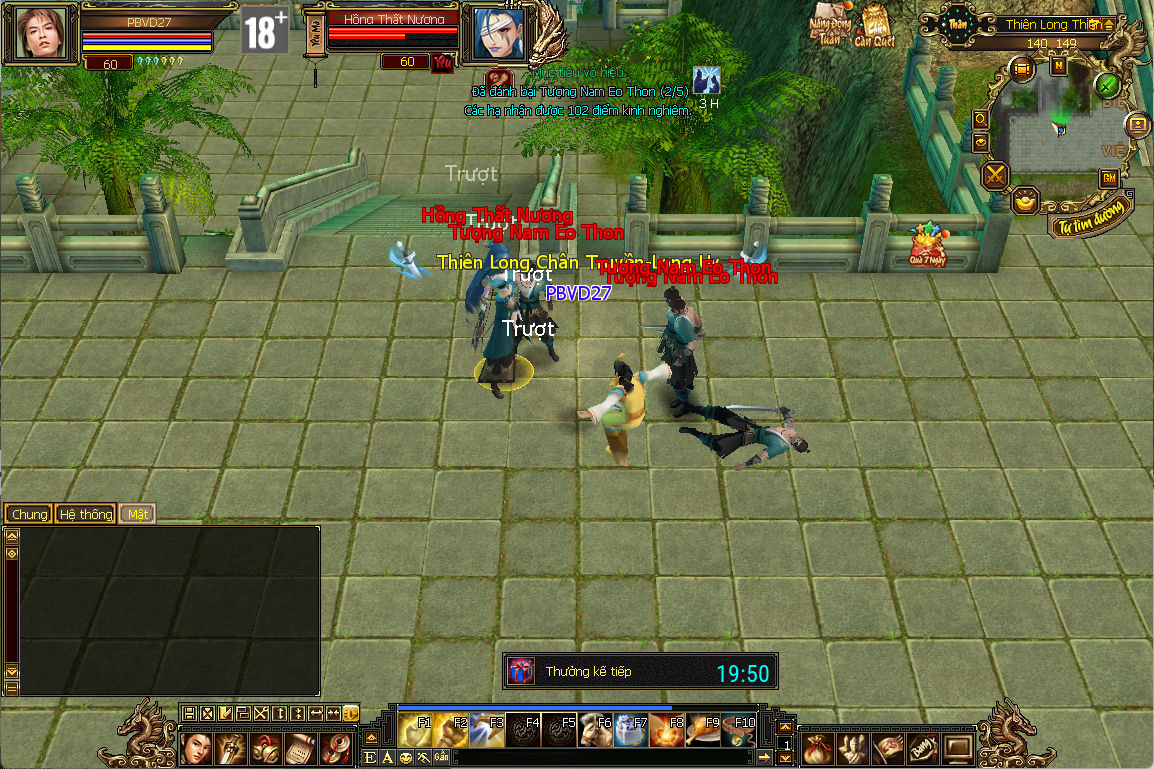Open the Năng Động Tuần event icon
Image resolution: width=1154 pixels, height=769 pixels.
(830, 23)
